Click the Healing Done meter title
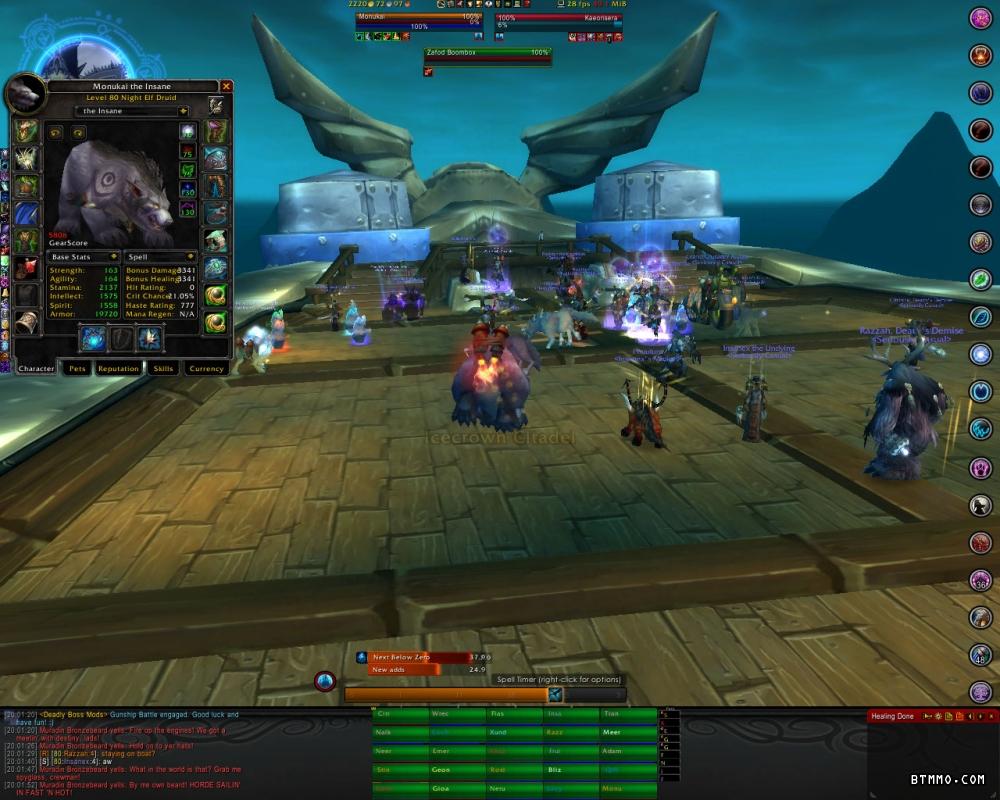The width and height of the screenshot is (1000, 800). point(892,716)
